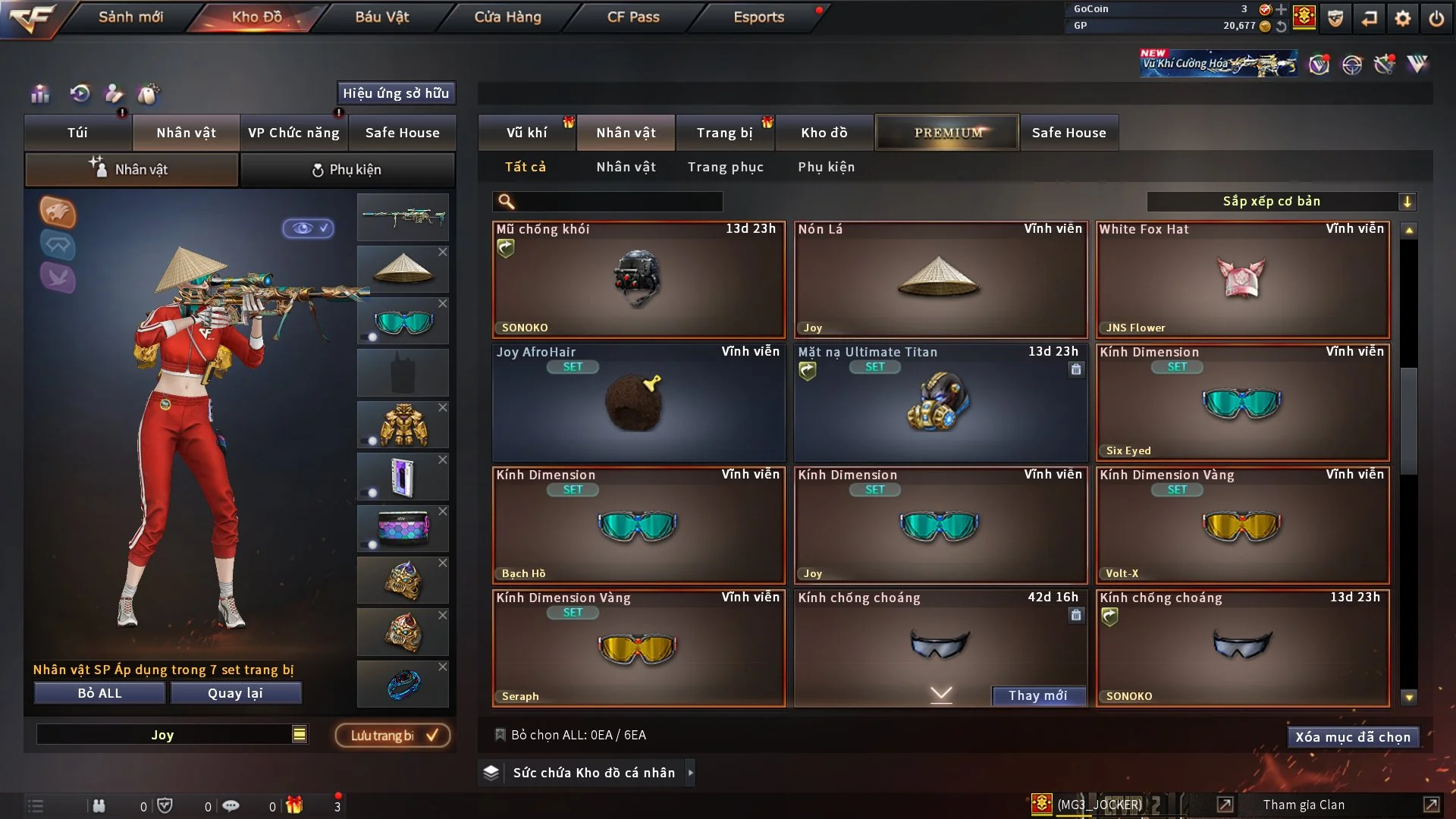The image size is (1456, 819).
Task: Click the Thay mới renew button
Action: tap(1037, 695)
